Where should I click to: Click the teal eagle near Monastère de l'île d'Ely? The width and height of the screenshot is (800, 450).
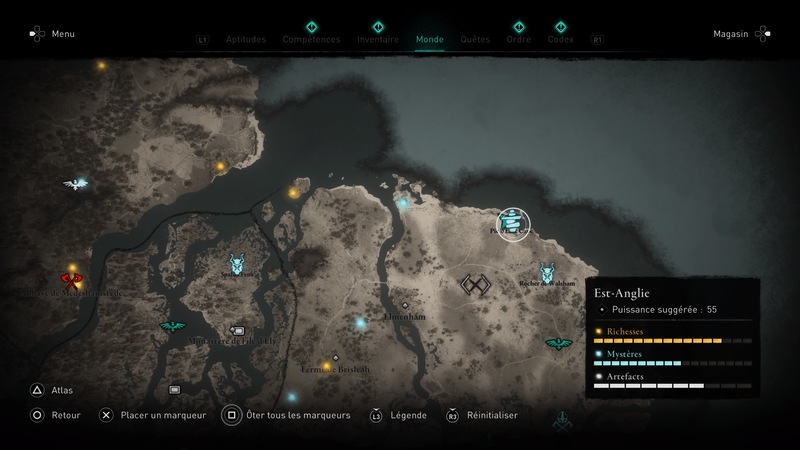click(x=172, y=327)
